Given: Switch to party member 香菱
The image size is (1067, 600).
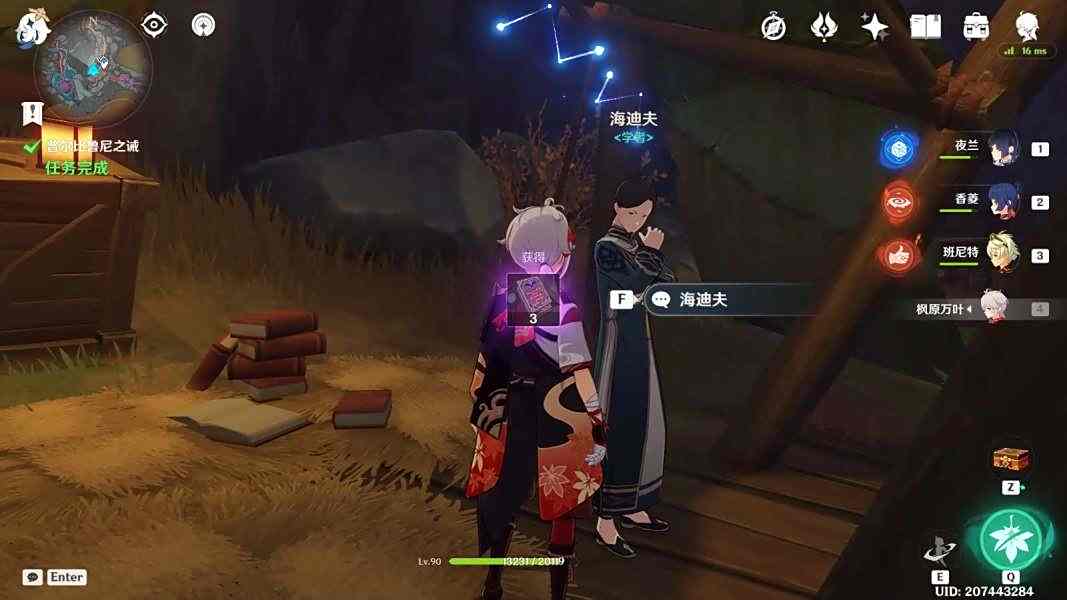Looking at the screenshot, I should [1001, 202].
